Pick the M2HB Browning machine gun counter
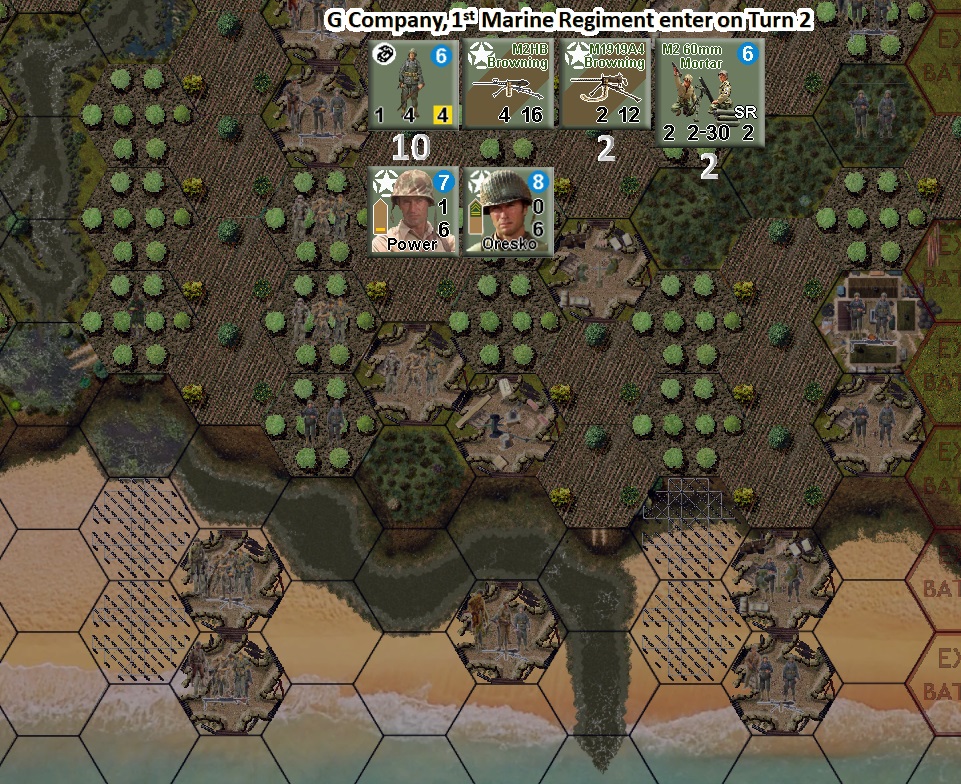The height and width of the screenshot is (784, 961). (509, 84)
